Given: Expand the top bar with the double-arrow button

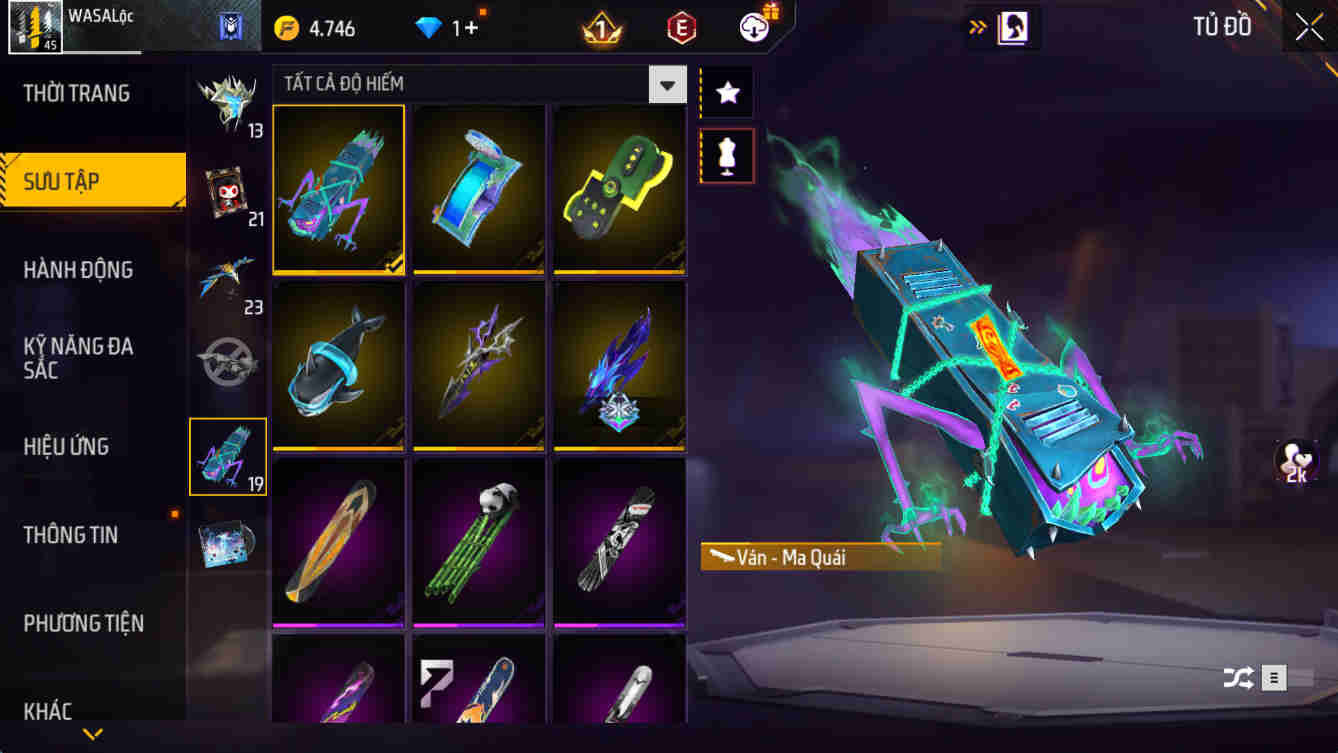Looking at the screenshot, I should point(977,27).
